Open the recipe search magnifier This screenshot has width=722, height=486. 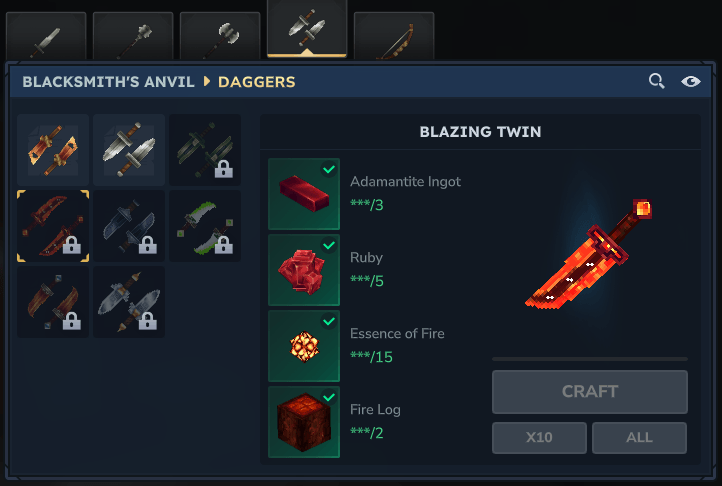pyautogui.click(x=657, y=81)
